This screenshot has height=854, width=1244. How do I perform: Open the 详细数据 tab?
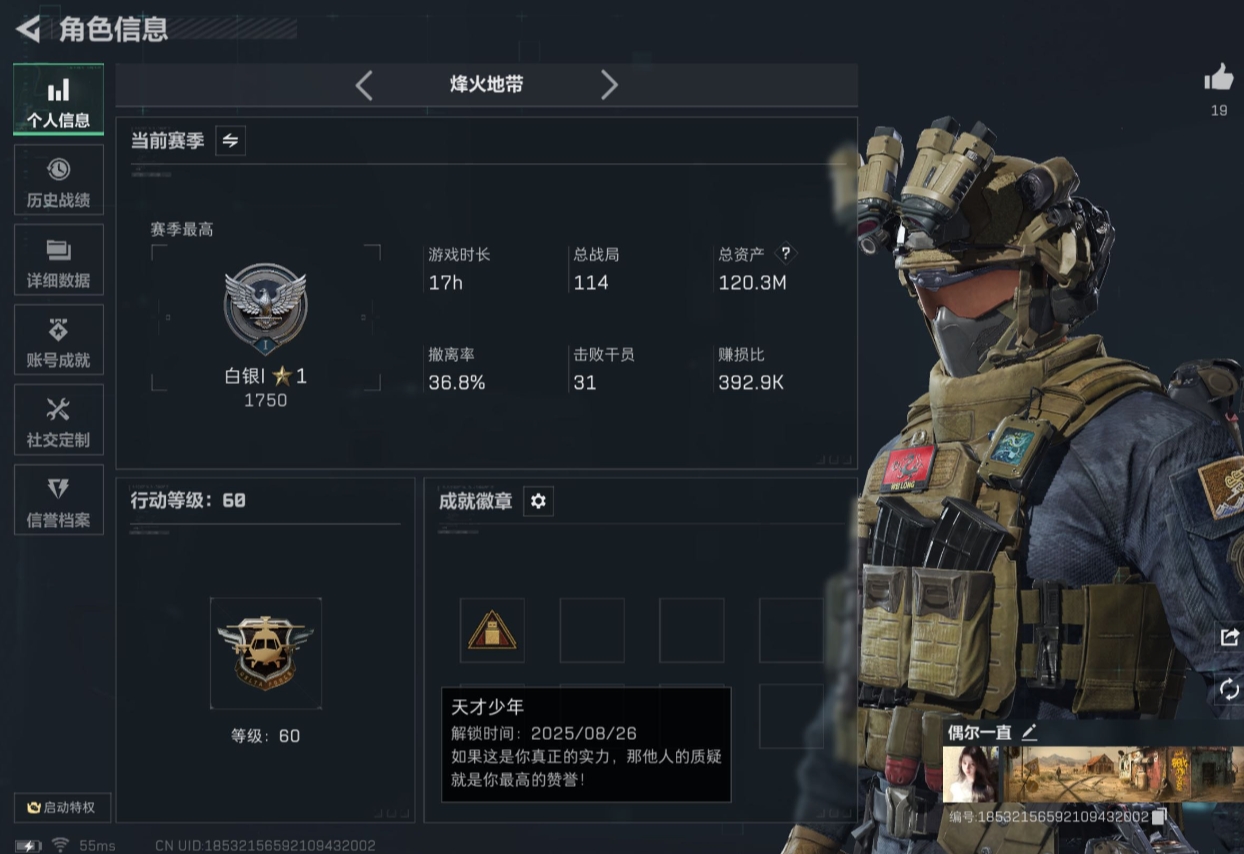click(x=58, y=260)
